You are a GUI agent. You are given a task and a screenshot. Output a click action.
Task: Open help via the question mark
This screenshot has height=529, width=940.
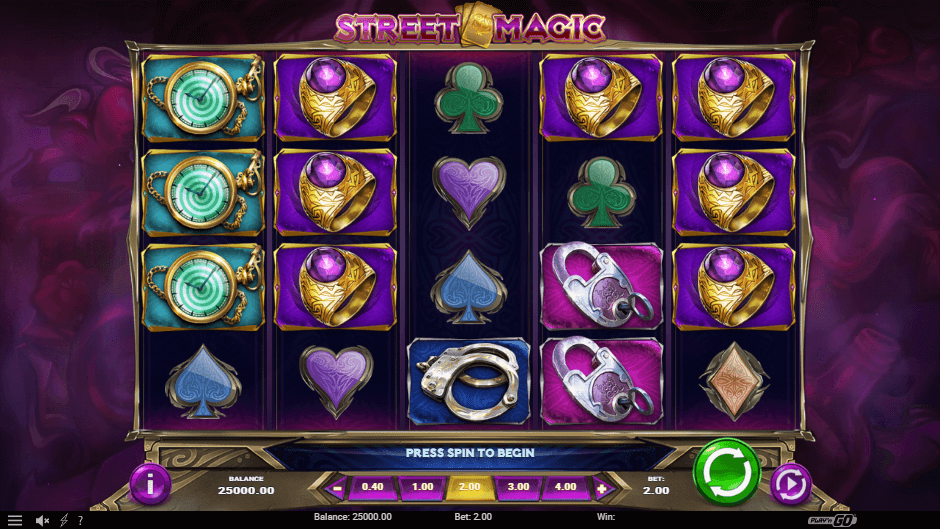(80, 520)
